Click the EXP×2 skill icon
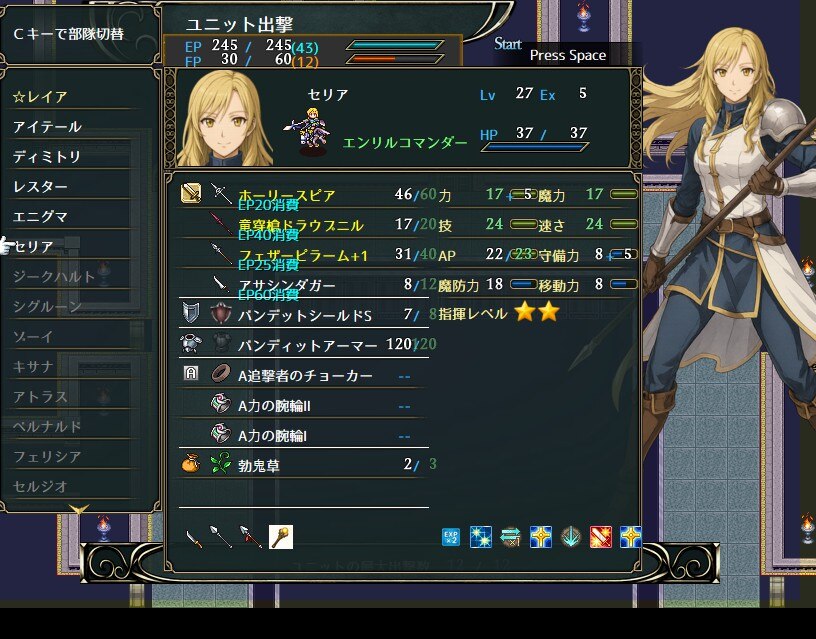The image size is (816, 639). (x=451, y=537)
